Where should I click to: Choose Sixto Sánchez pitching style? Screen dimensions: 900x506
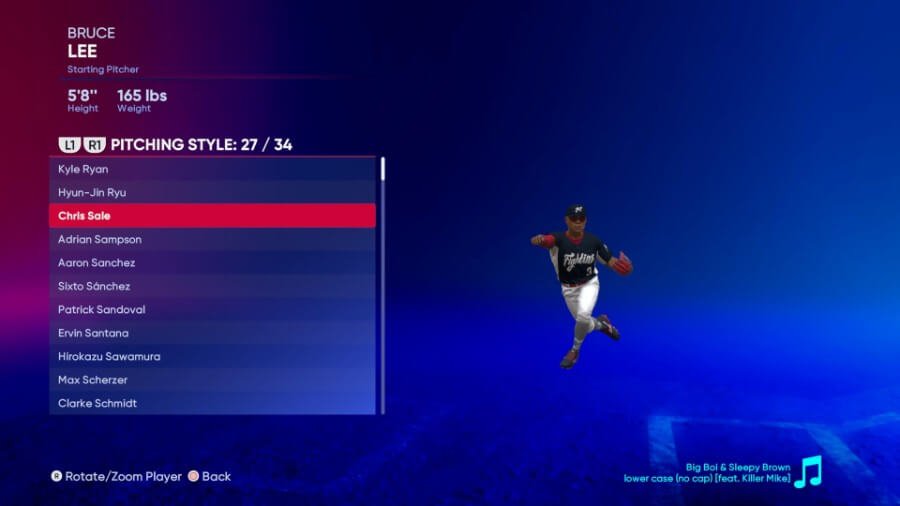click(x=212, y=286)
